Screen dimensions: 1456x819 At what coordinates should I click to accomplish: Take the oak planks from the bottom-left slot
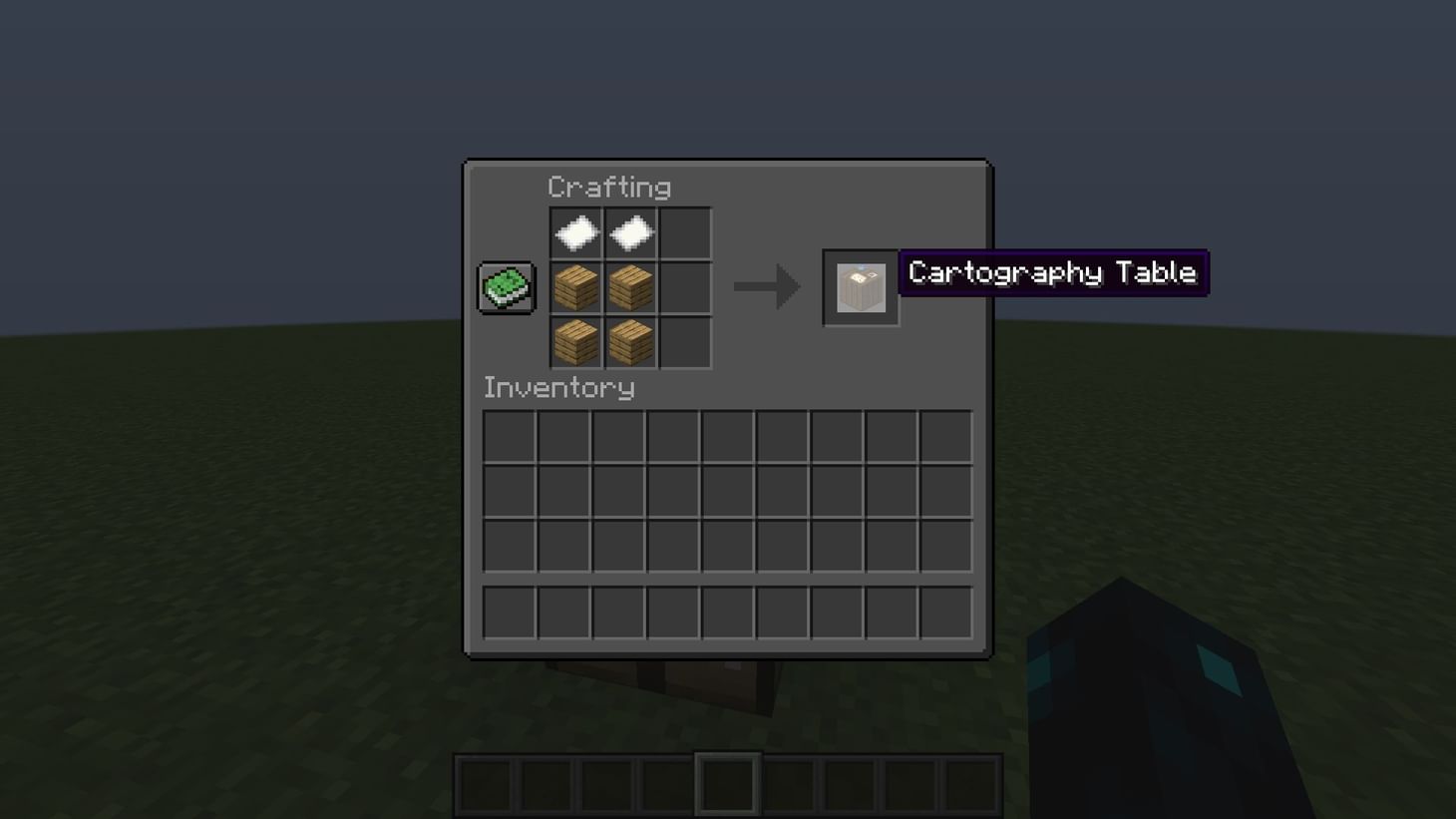click(575, 341)
